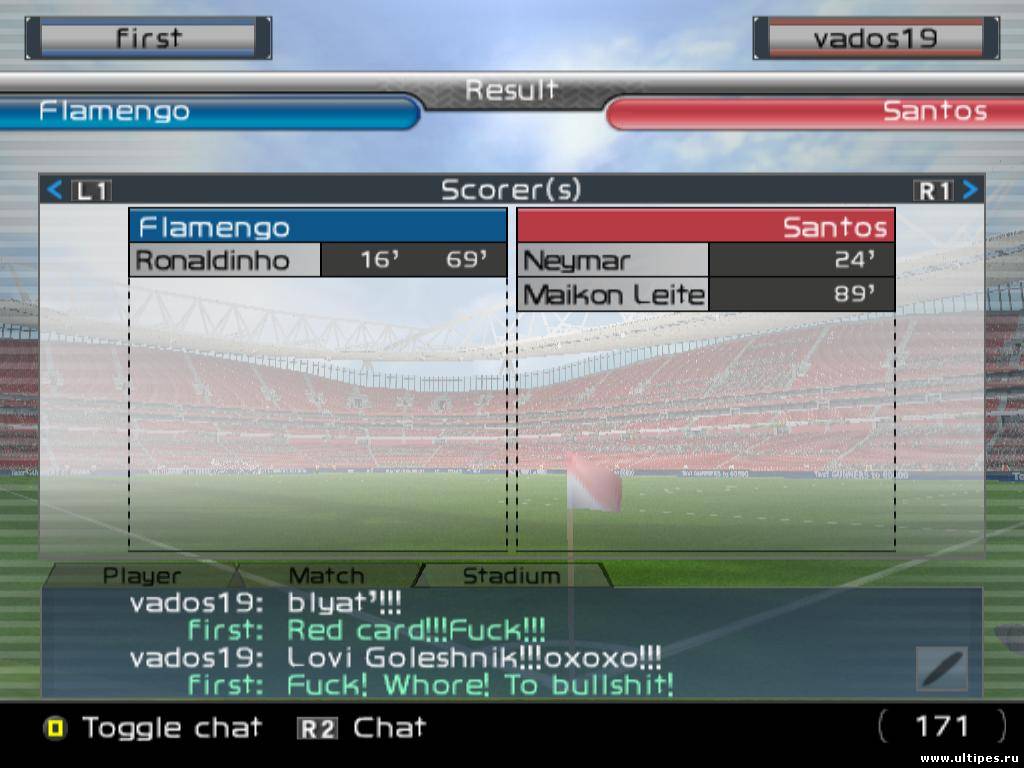Select the Stadium tab
Viewport: 1024px width, 768px height.
point(511,576)
